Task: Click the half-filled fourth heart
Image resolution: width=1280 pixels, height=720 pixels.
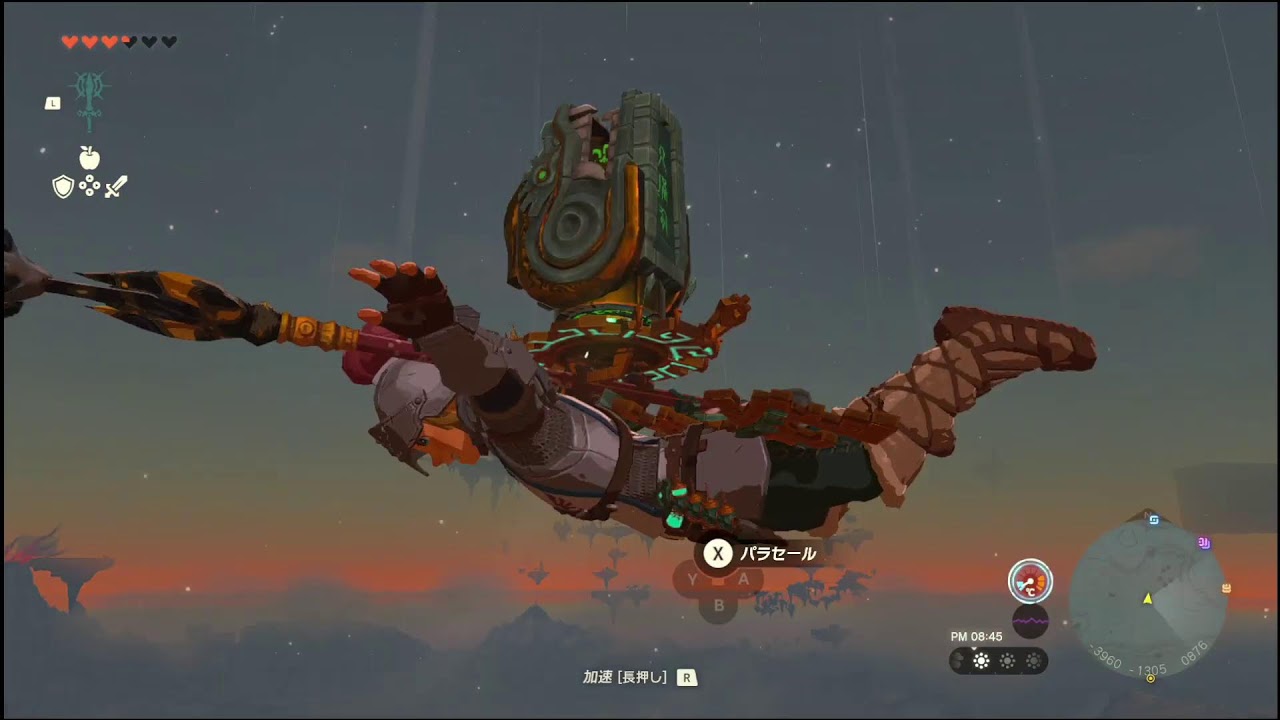Action: [x=128, y=42]
